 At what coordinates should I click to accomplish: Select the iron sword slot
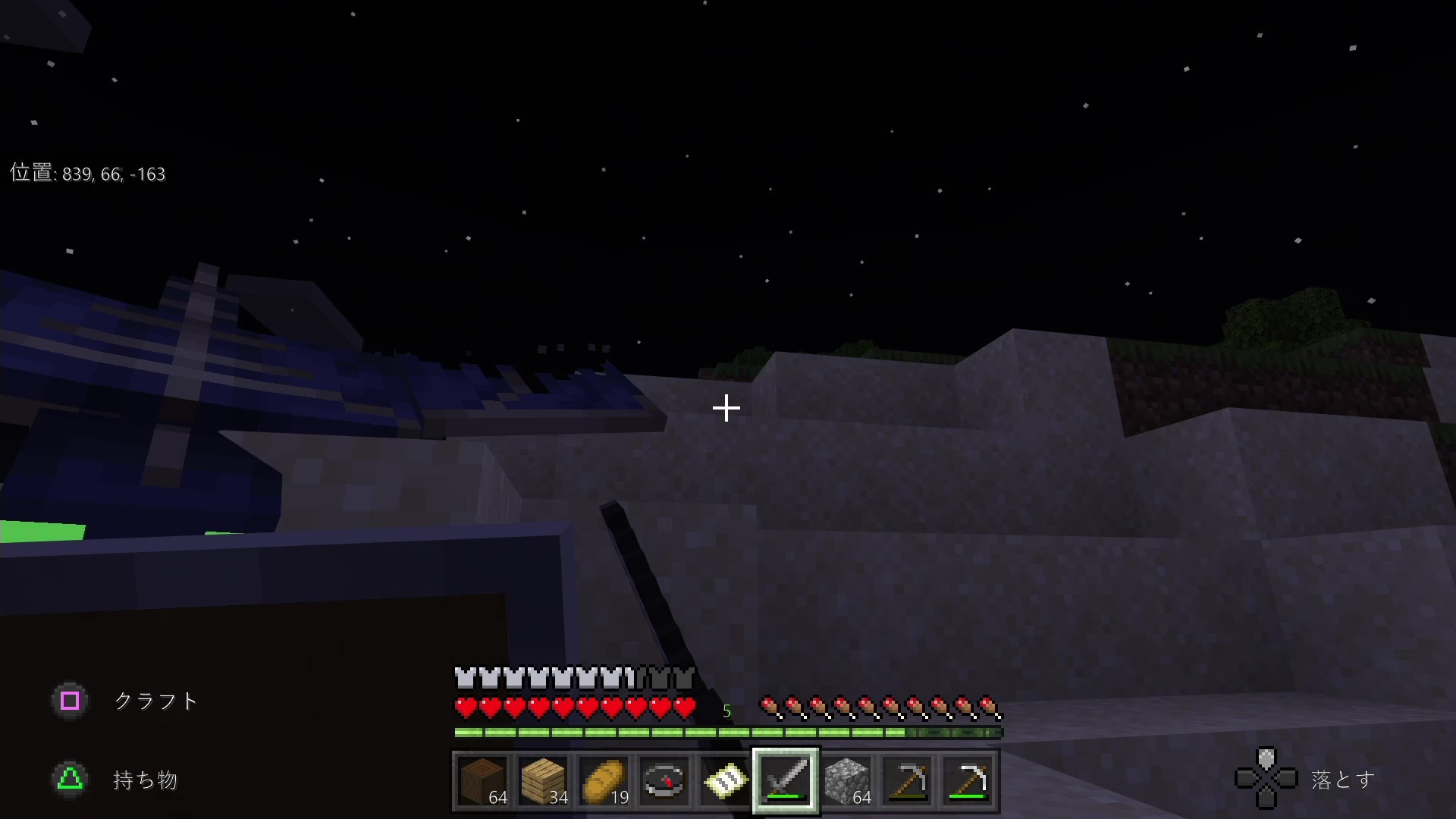[786, 780]
